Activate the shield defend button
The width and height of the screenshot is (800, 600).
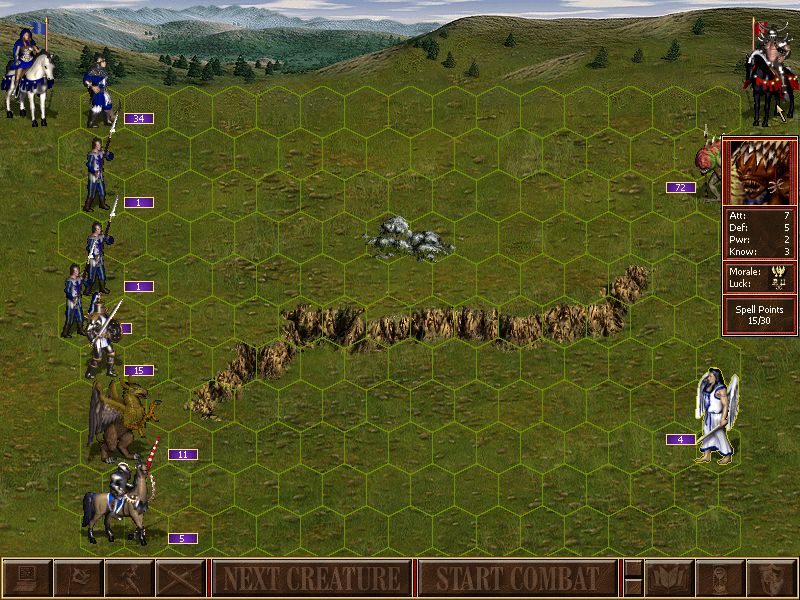[770, 578]
